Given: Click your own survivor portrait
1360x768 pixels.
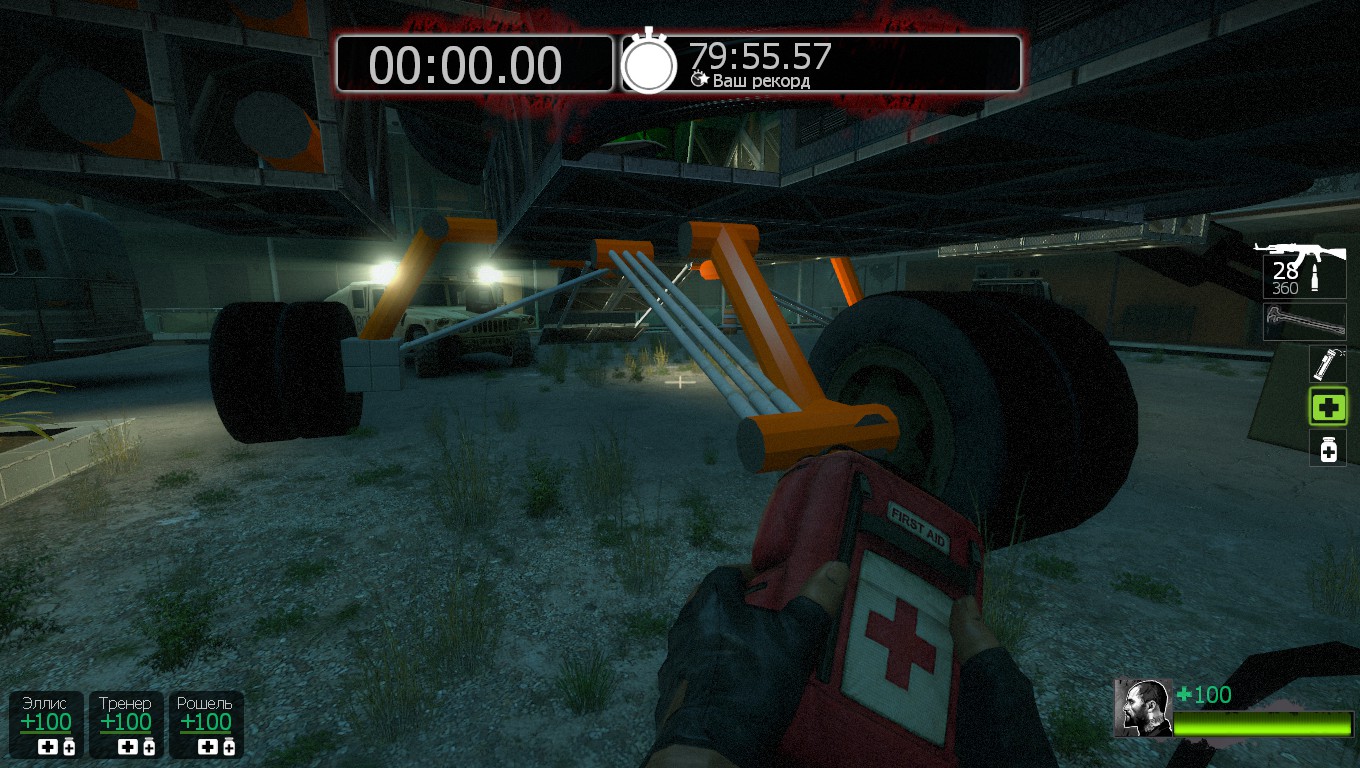Looking at the screenshot, I should tap(1143, 708).
